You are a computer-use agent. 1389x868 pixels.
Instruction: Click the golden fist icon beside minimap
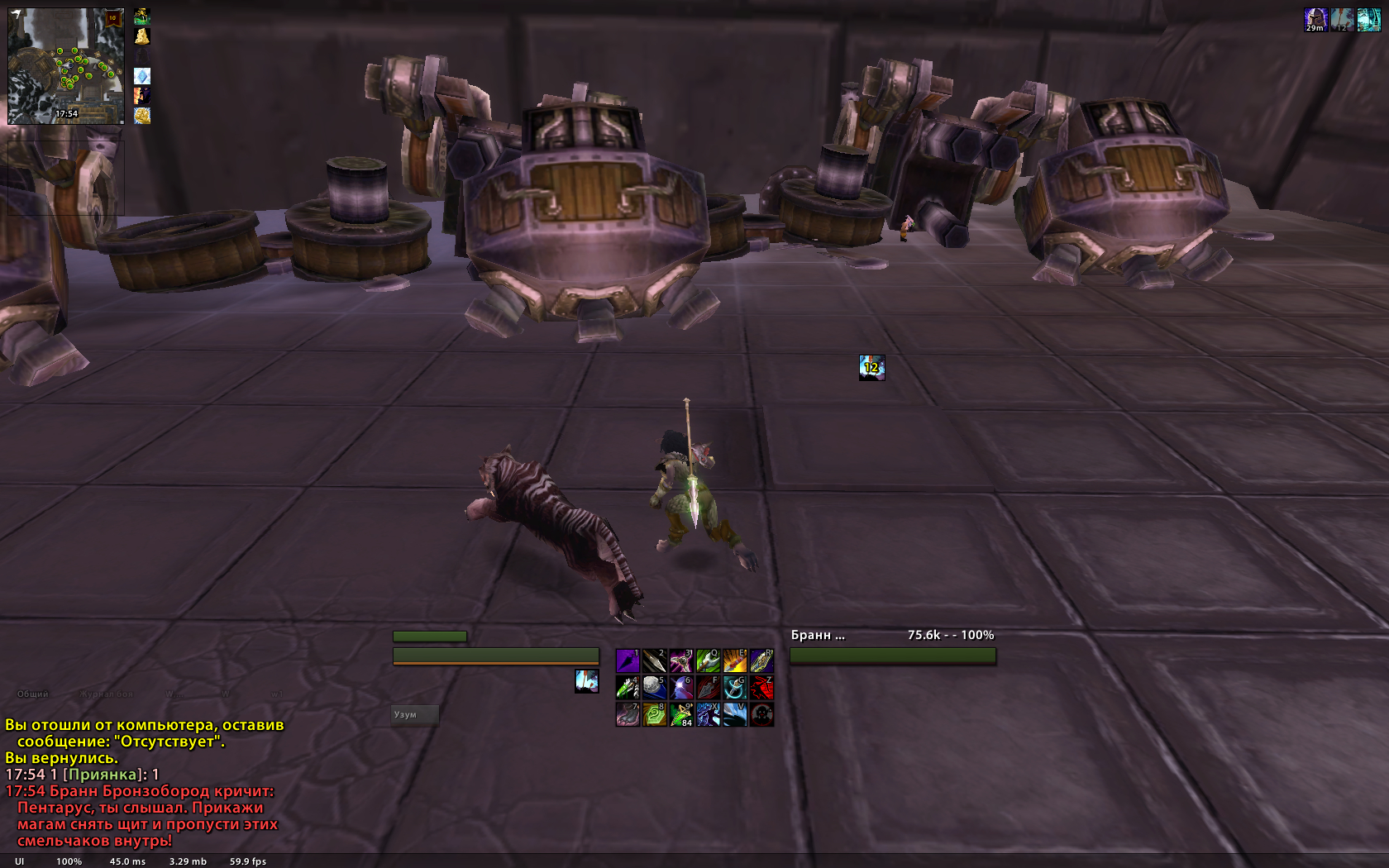[142, 116]
